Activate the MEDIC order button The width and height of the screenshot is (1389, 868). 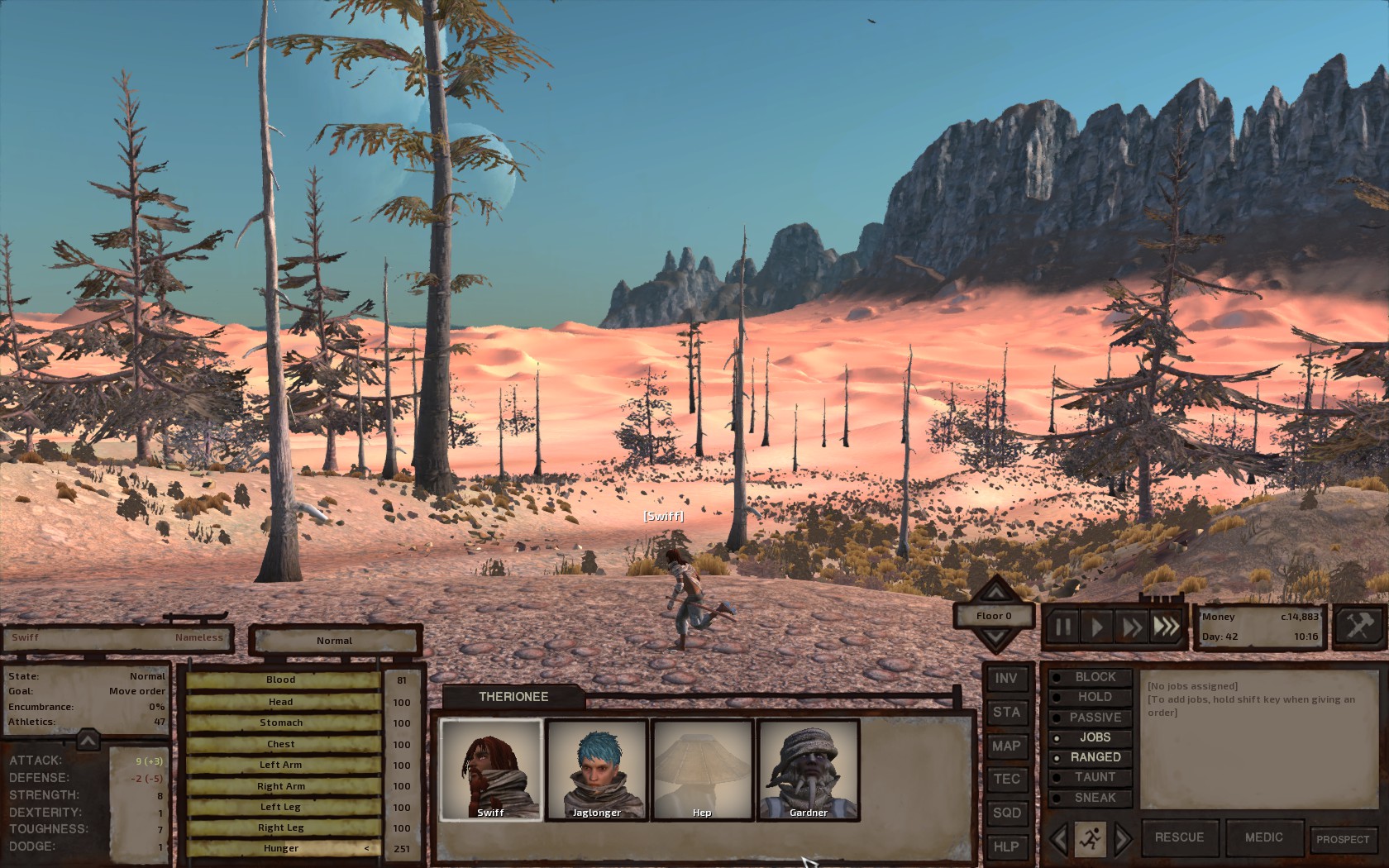pos(1263,837)
